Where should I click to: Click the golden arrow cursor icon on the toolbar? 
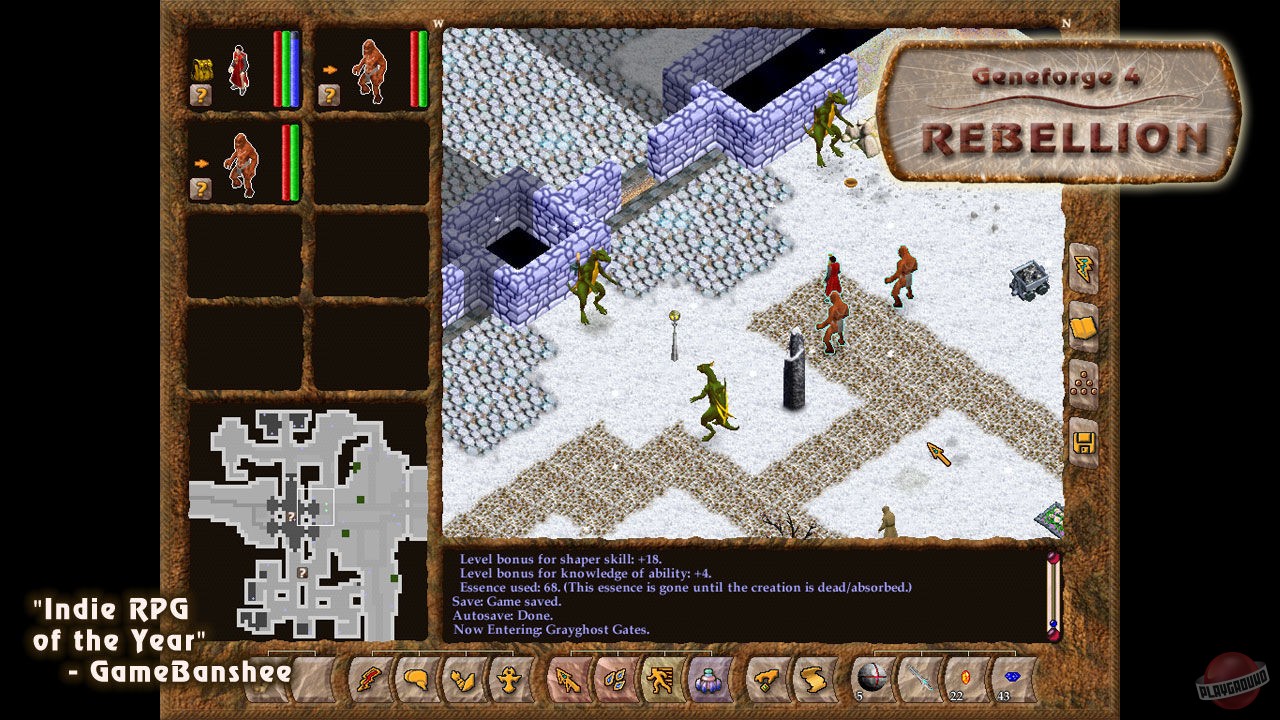point(569,680)
